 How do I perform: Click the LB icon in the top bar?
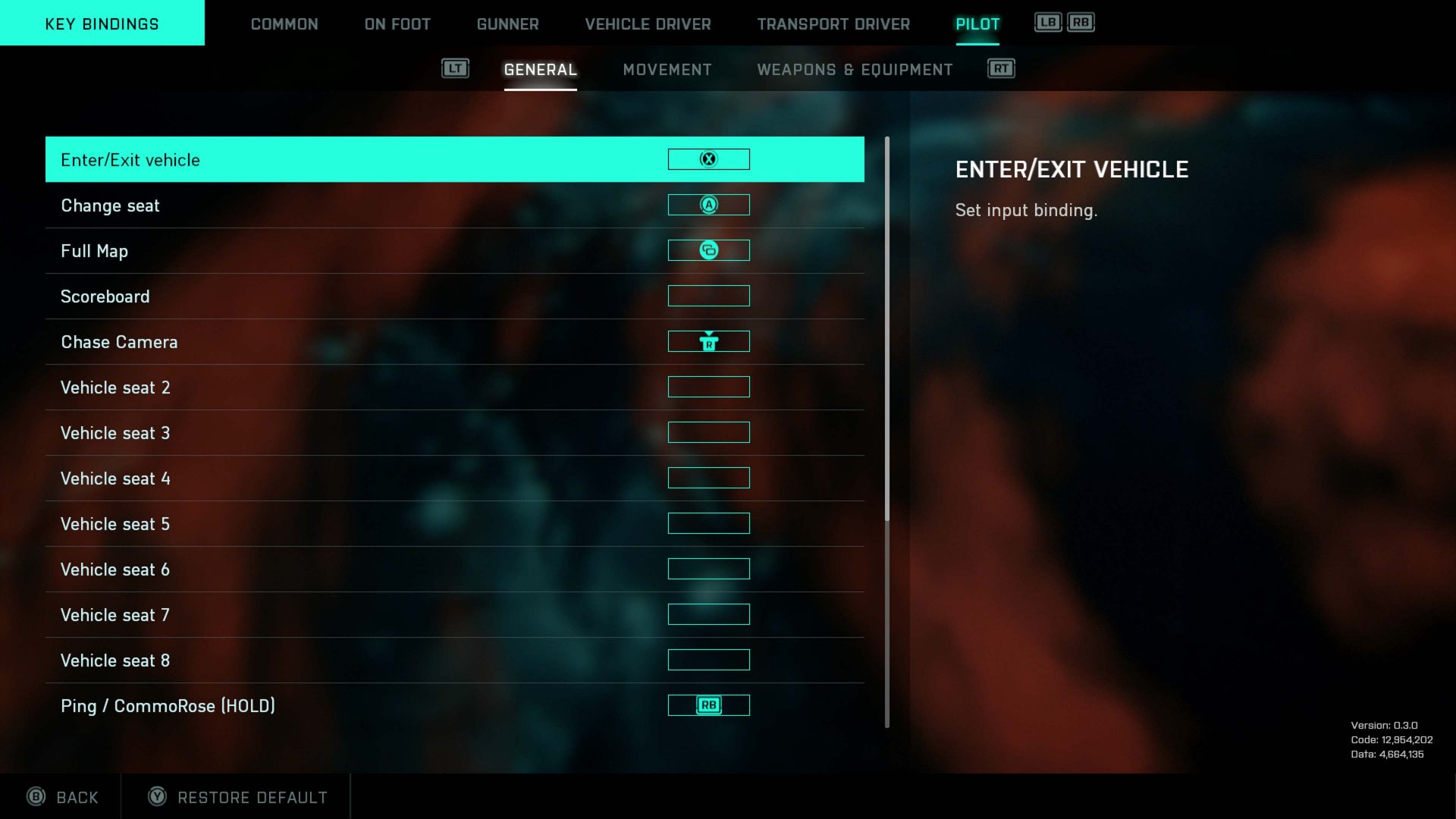coord(1049,22)
